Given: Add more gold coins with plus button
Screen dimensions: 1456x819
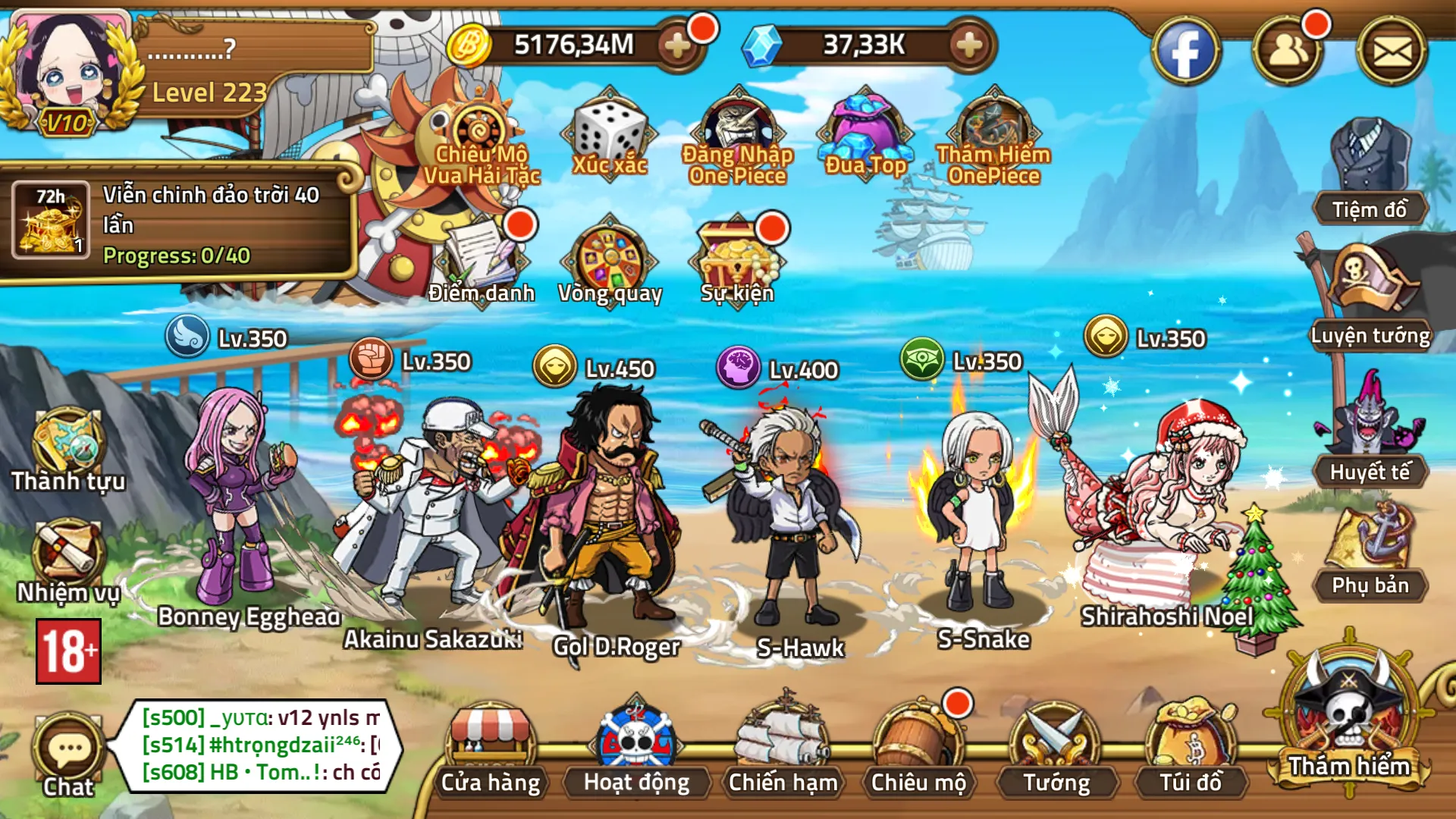Looking at the screenshot, I should click(x=677, y=46).
